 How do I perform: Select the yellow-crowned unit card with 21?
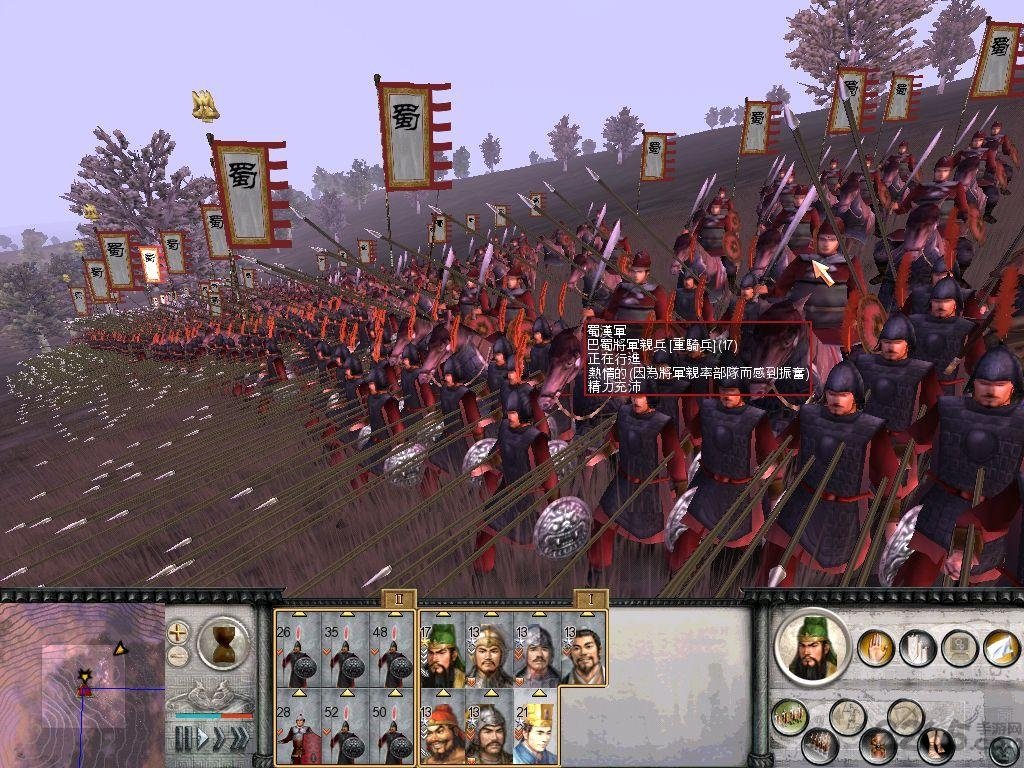coord(535,731)
